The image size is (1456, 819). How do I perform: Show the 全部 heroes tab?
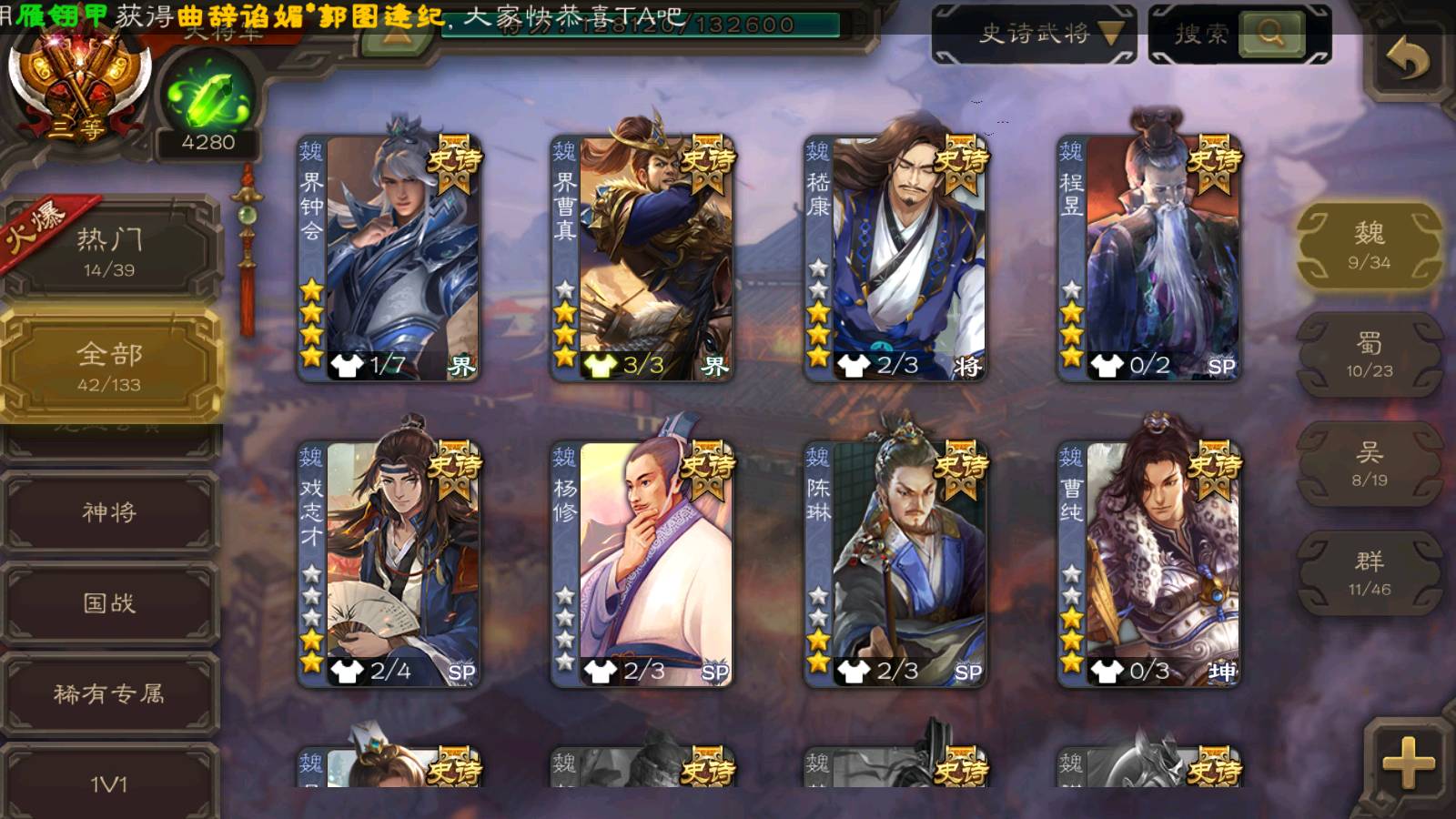pos(110,366)
